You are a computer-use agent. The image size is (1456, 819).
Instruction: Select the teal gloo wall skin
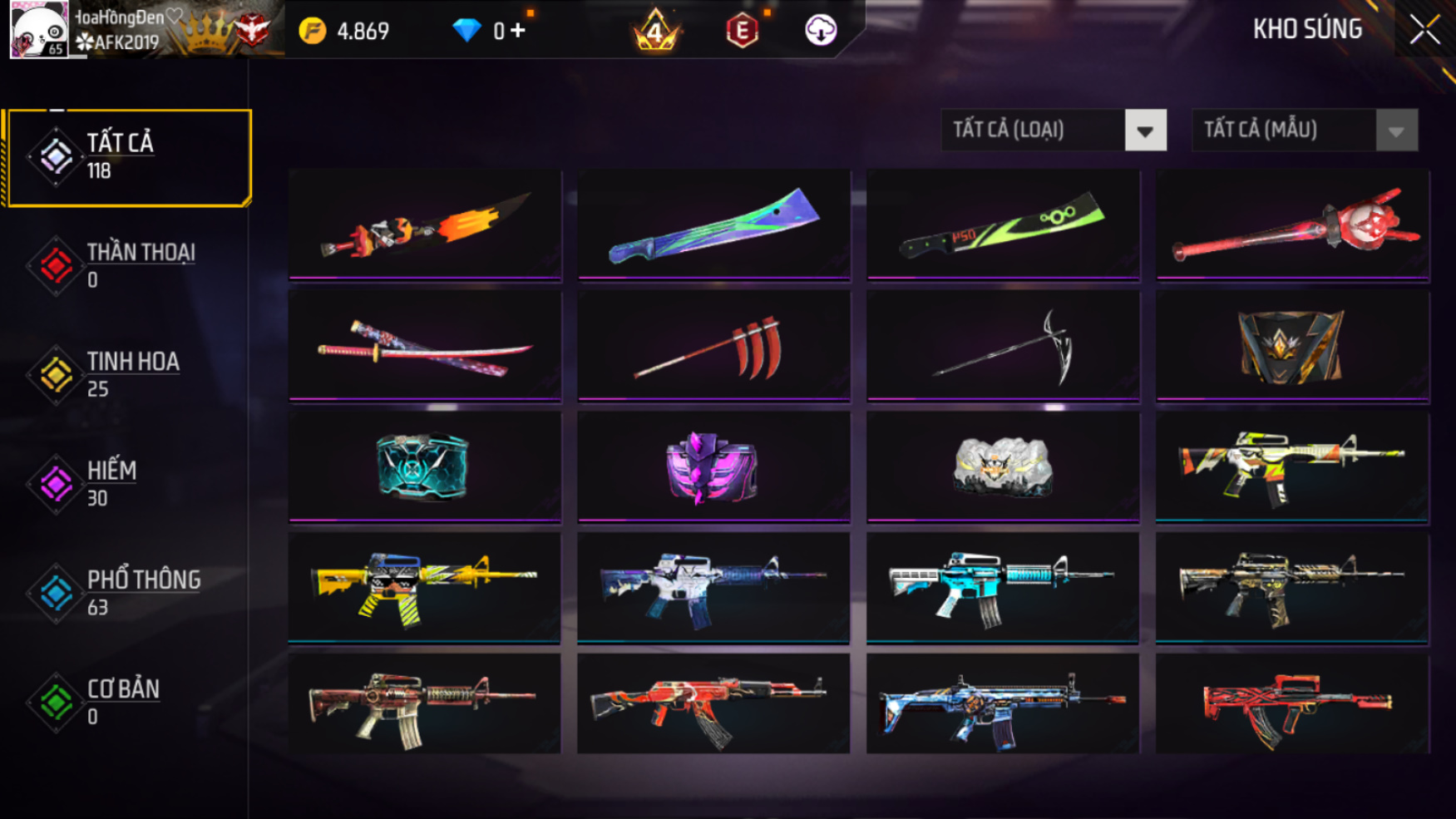pyautogui.click(x=425, y=467)
